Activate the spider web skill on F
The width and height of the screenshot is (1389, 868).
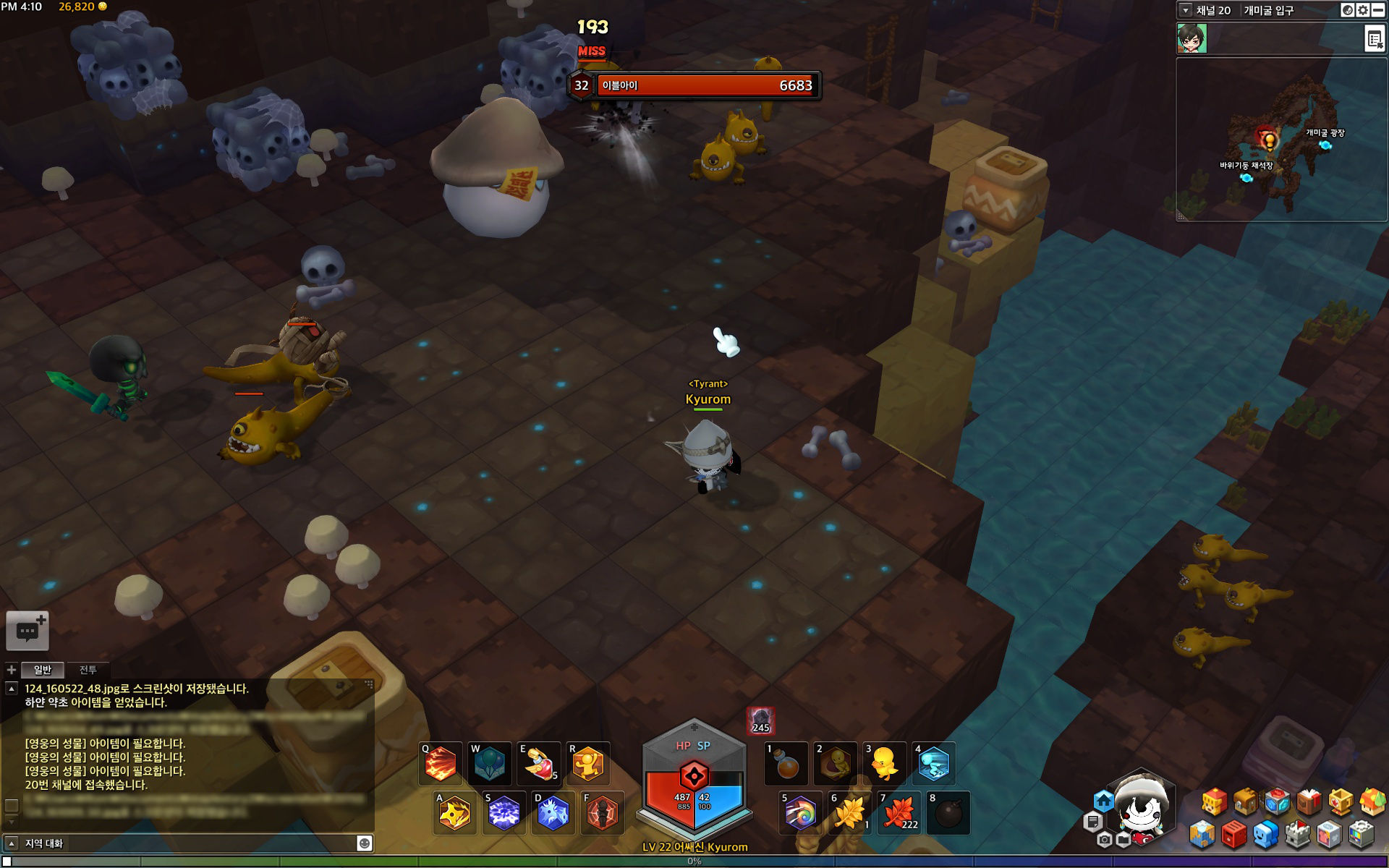tap(603, 814)
